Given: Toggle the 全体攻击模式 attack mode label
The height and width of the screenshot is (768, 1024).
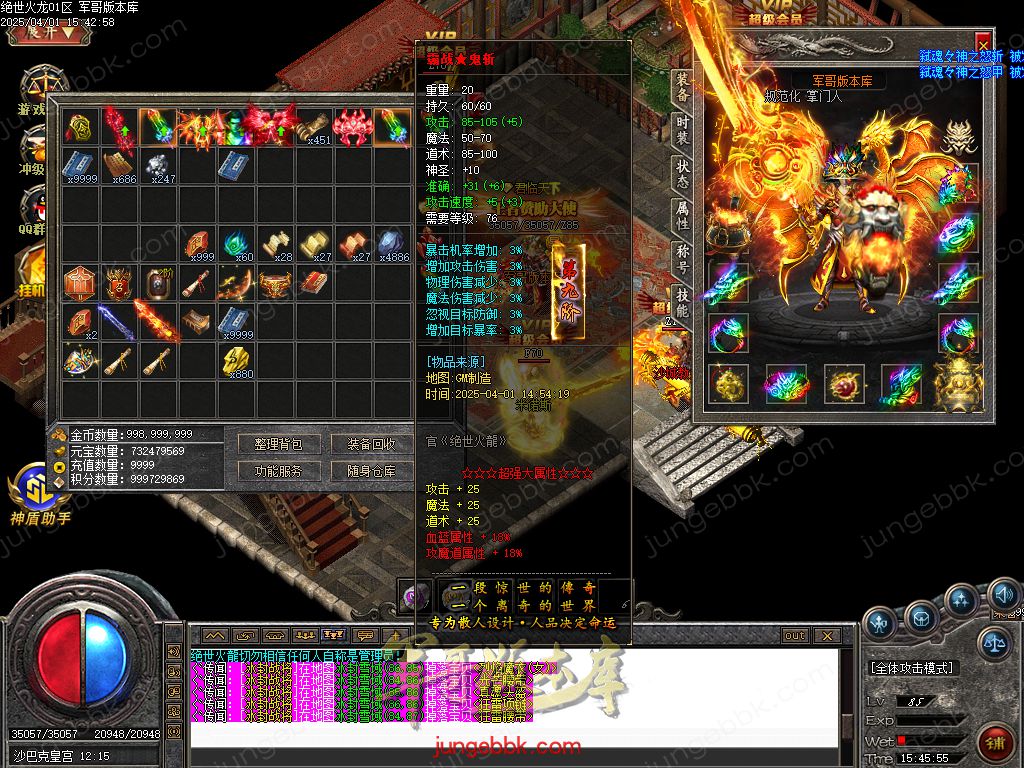Looking at the screenshot, I should tap(911, 667).
